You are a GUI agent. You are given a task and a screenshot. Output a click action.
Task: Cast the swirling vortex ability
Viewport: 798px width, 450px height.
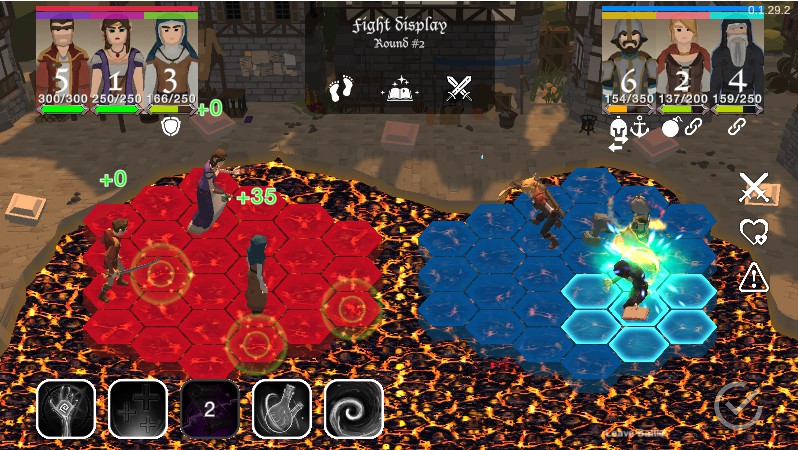tap(354, 409)
